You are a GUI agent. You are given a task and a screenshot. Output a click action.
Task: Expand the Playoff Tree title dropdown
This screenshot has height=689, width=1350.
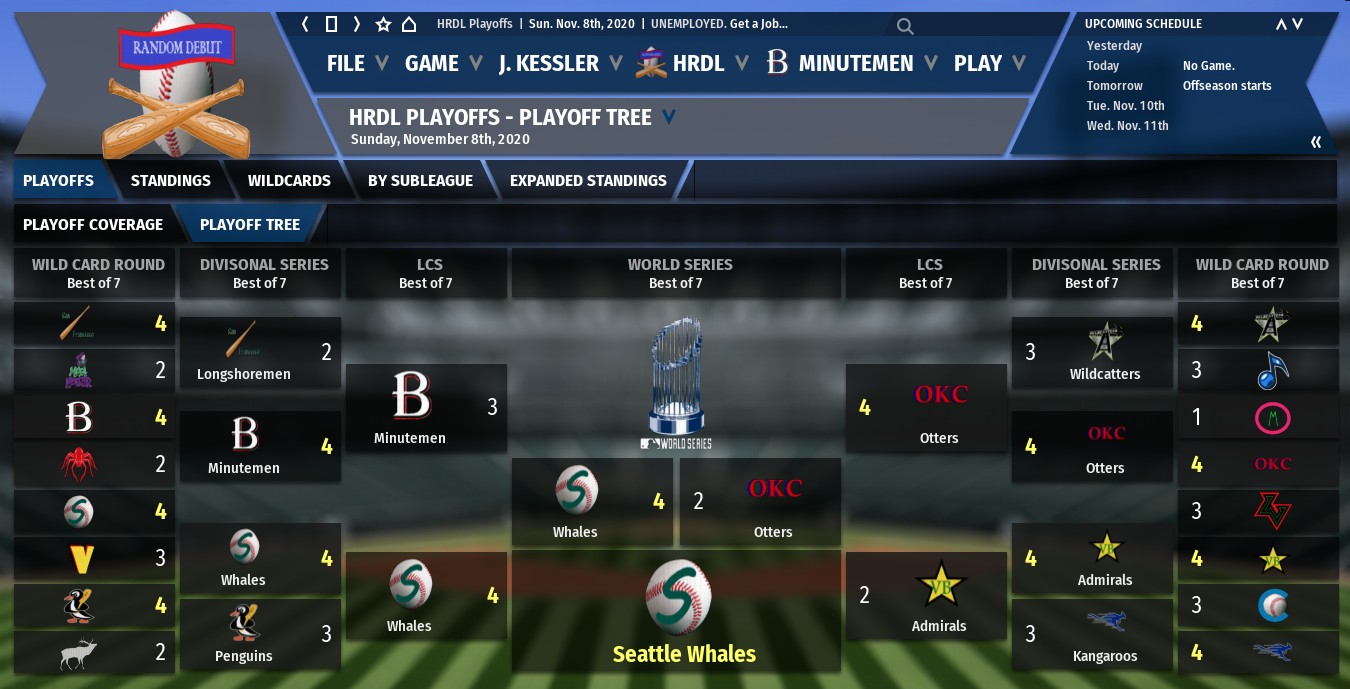click(x=669, y=117)
